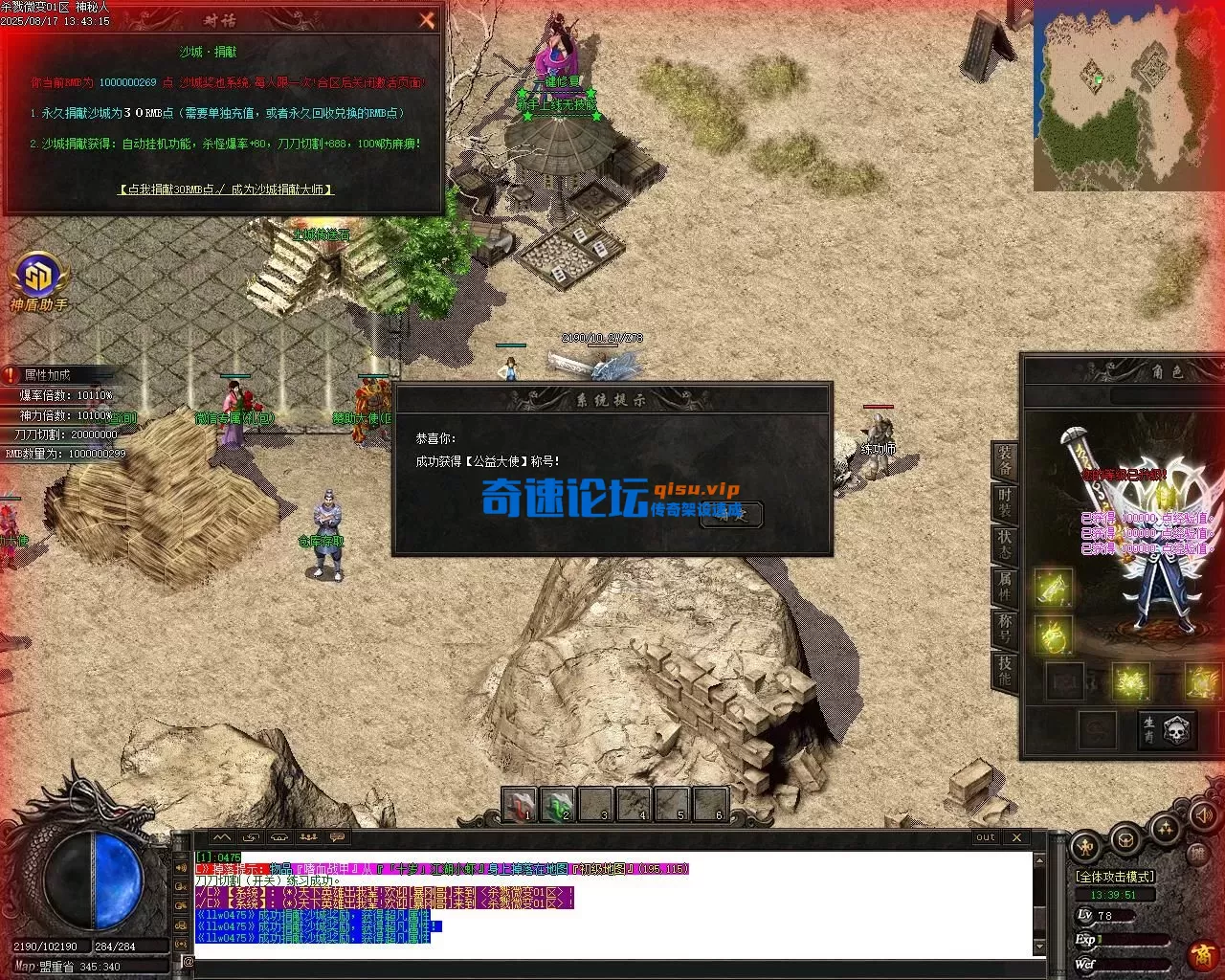Click the 摊 stall icon at bottom right
This screenshot has height=980, width=1225.
click(x=1197, y=854)
